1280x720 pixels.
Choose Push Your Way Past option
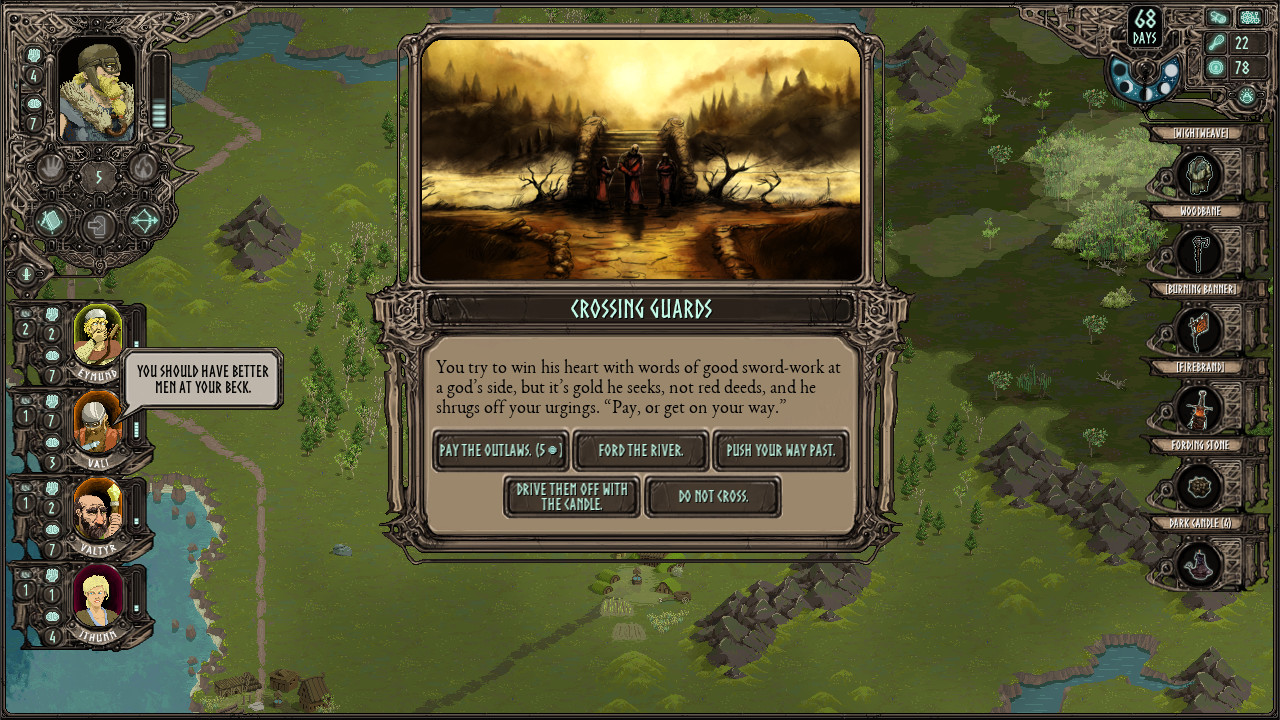click(781, 451)
